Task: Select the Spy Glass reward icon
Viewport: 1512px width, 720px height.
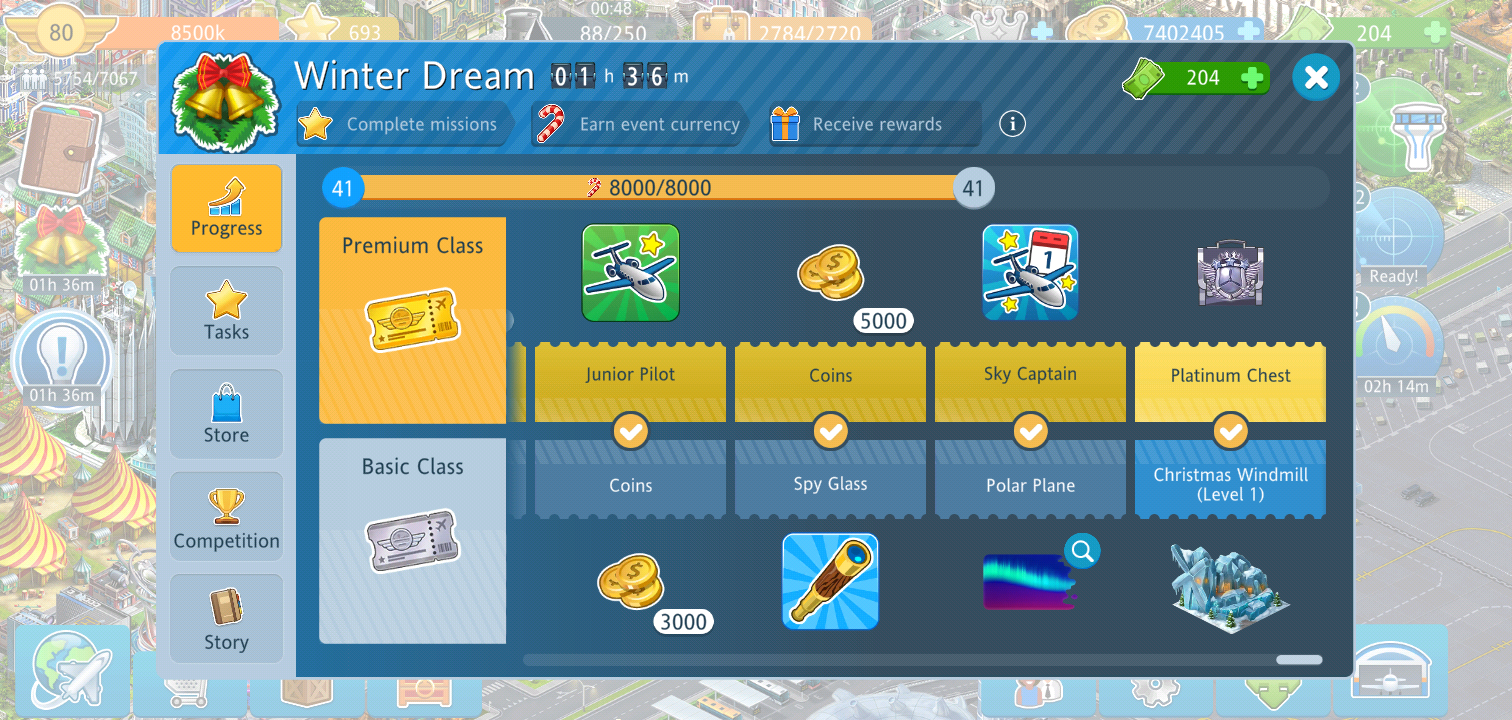Action: (x=830, y=582)
